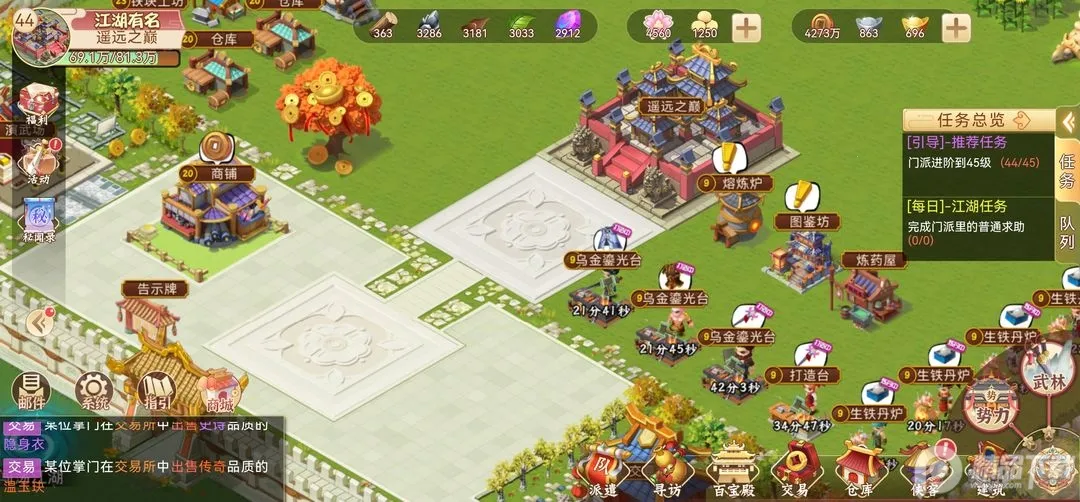Open the 寻访 visit menu
Viewport: 1080px width, 502px height.
[667, 470]
